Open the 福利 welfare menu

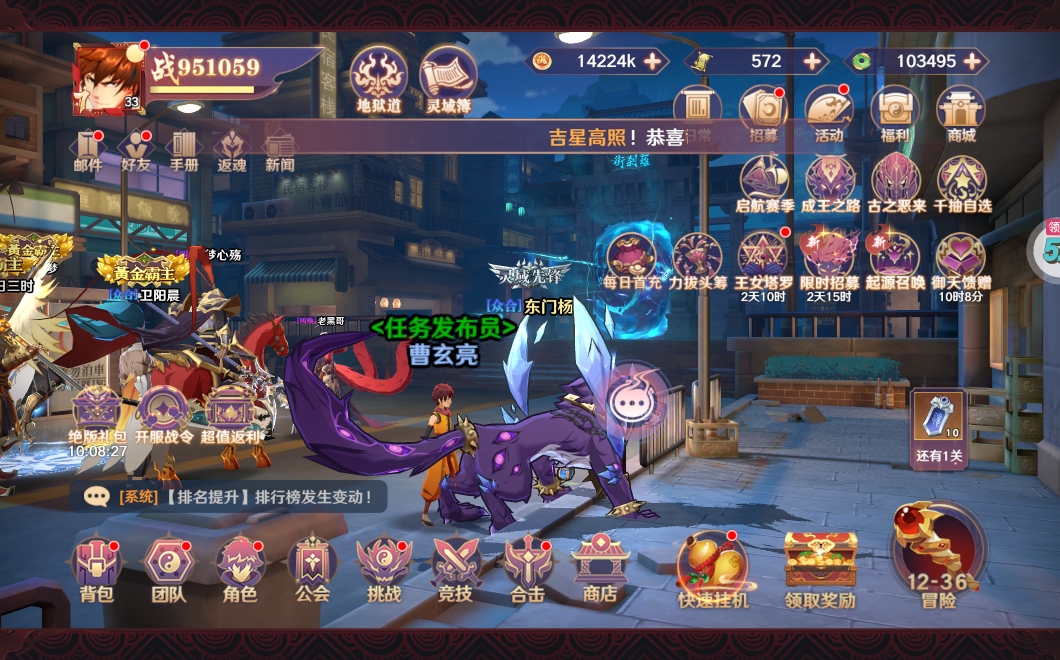(895, 112)
